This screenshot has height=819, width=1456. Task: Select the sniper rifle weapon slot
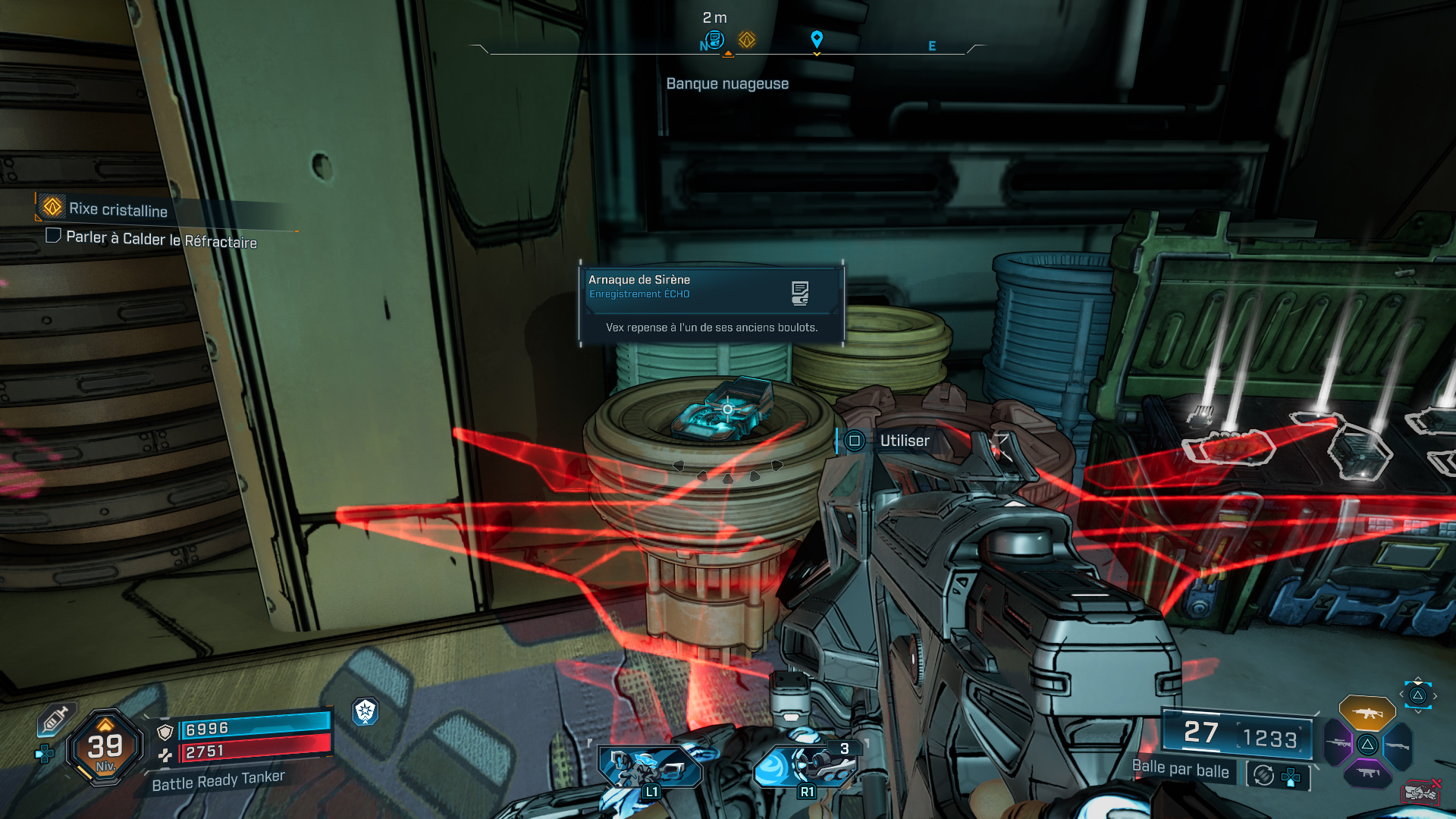coord(1338,743)
